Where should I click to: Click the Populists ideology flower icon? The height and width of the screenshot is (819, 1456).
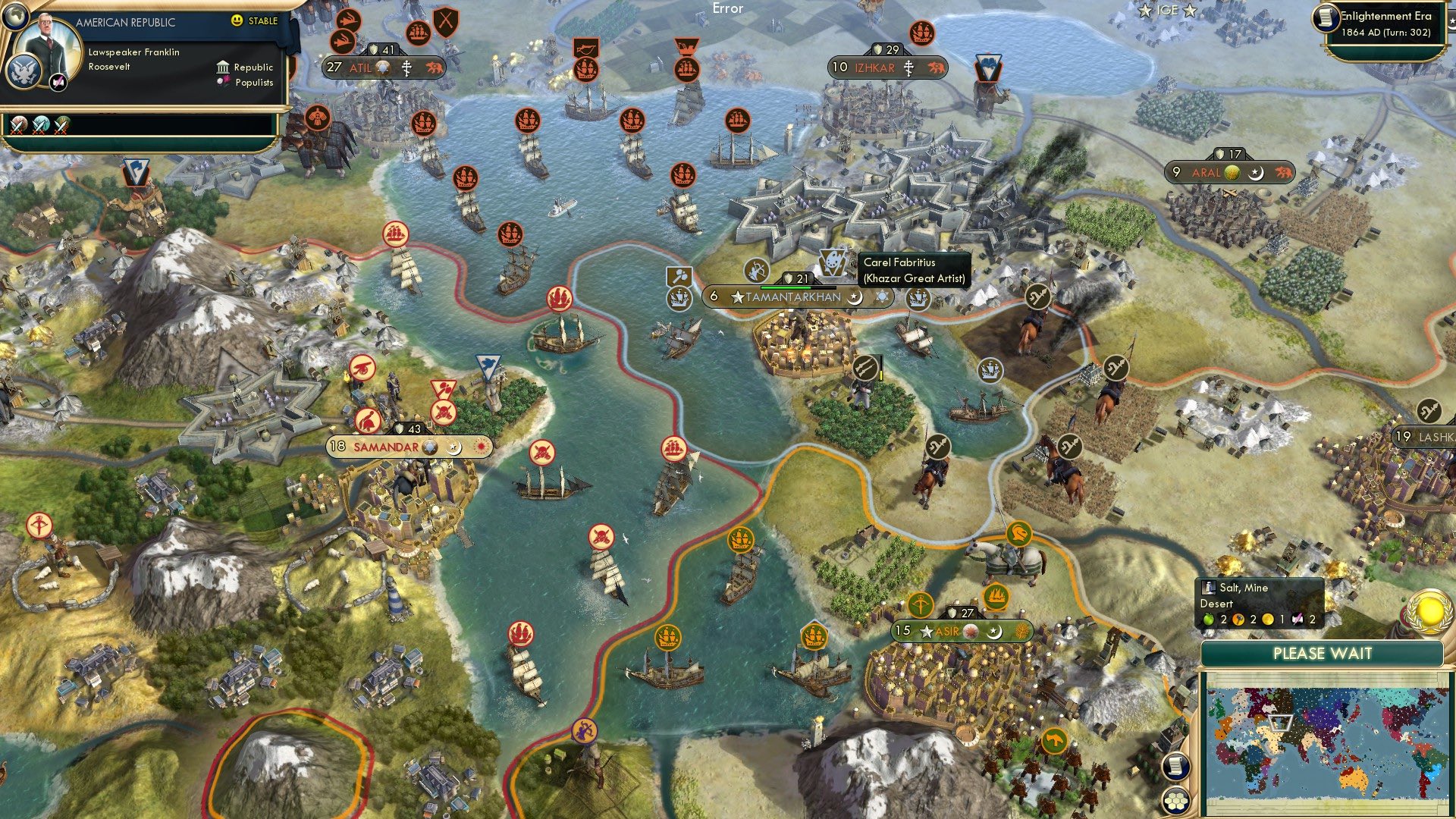pyautogui.click(x=222, y=82)
